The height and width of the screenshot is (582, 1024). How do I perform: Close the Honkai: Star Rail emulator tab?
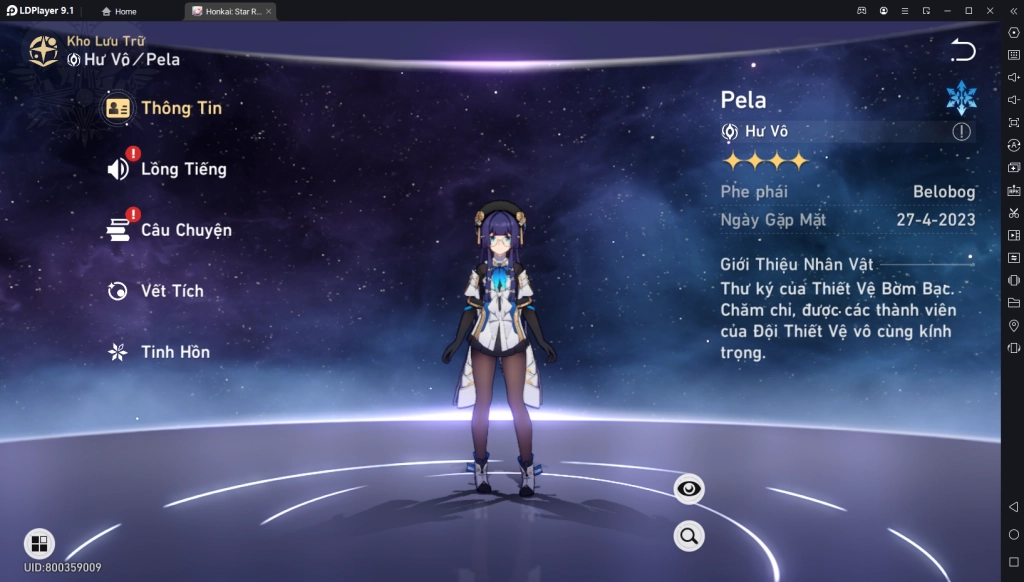268,11
